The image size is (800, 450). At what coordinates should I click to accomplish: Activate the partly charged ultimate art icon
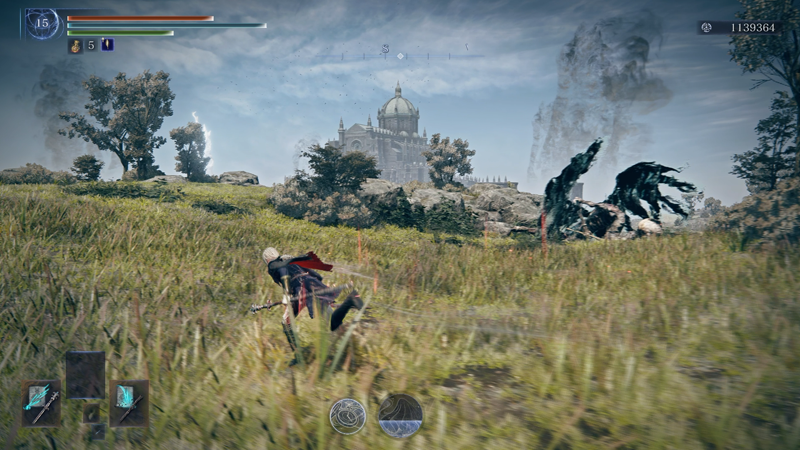[x=400, y=415]
